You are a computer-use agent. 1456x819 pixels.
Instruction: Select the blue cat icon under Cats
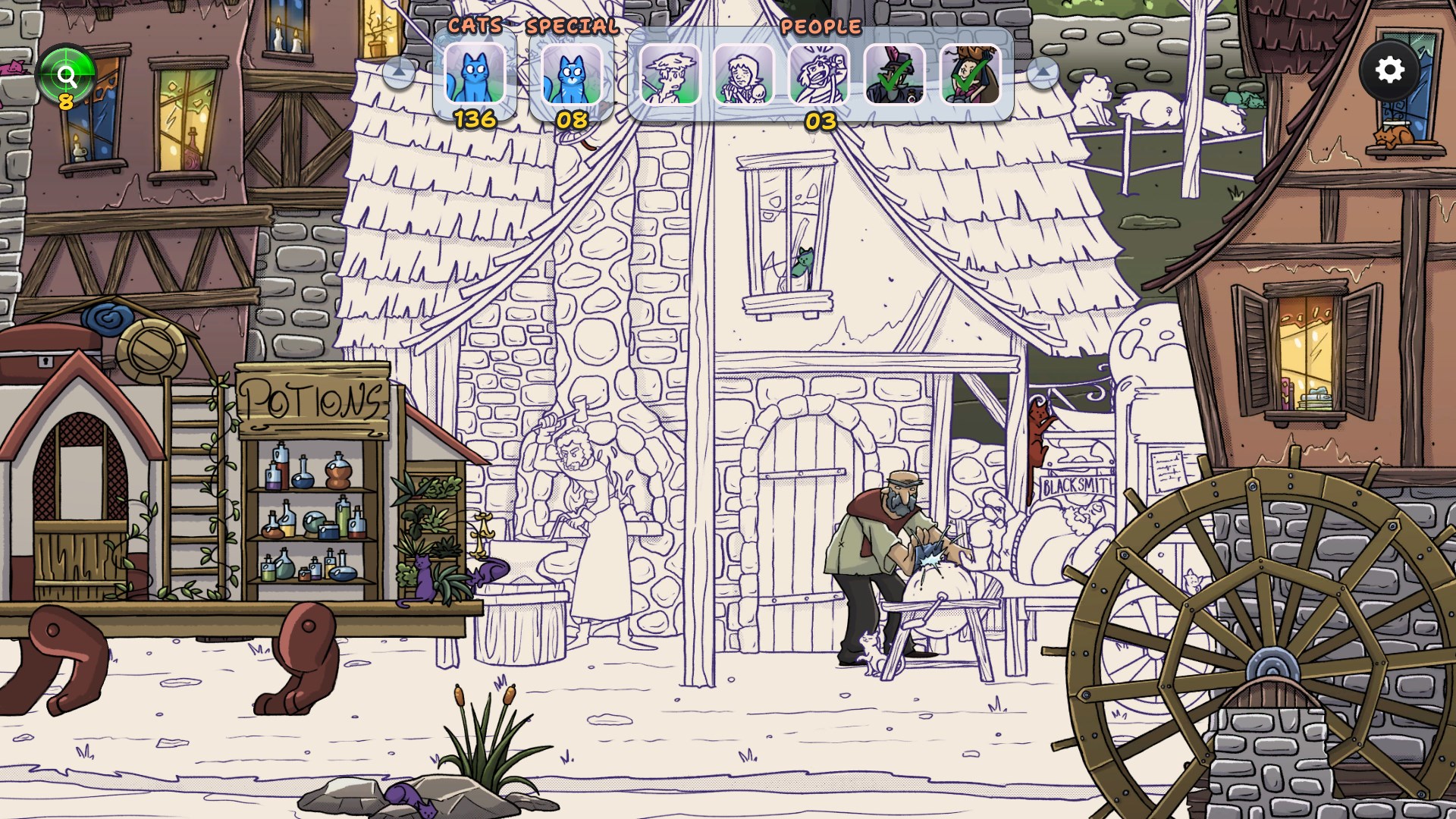pyautogui.click(x=475, y=74)
